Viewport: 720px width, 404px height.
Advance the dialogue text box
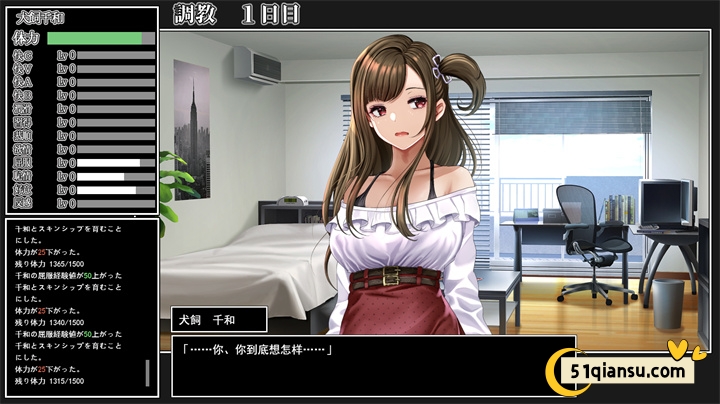coord(372,364)
